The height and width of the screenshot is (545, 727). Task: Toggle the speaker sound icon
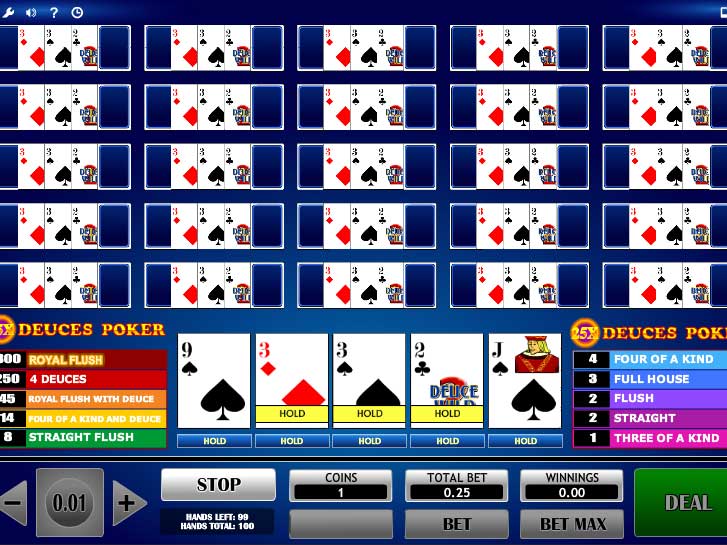[31, 12]
